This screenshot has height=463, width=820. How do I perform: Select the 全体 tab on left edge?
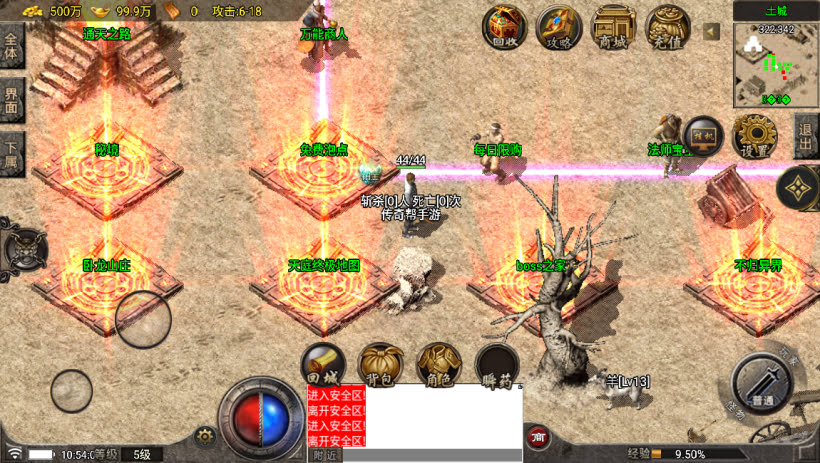click(12, 47)
